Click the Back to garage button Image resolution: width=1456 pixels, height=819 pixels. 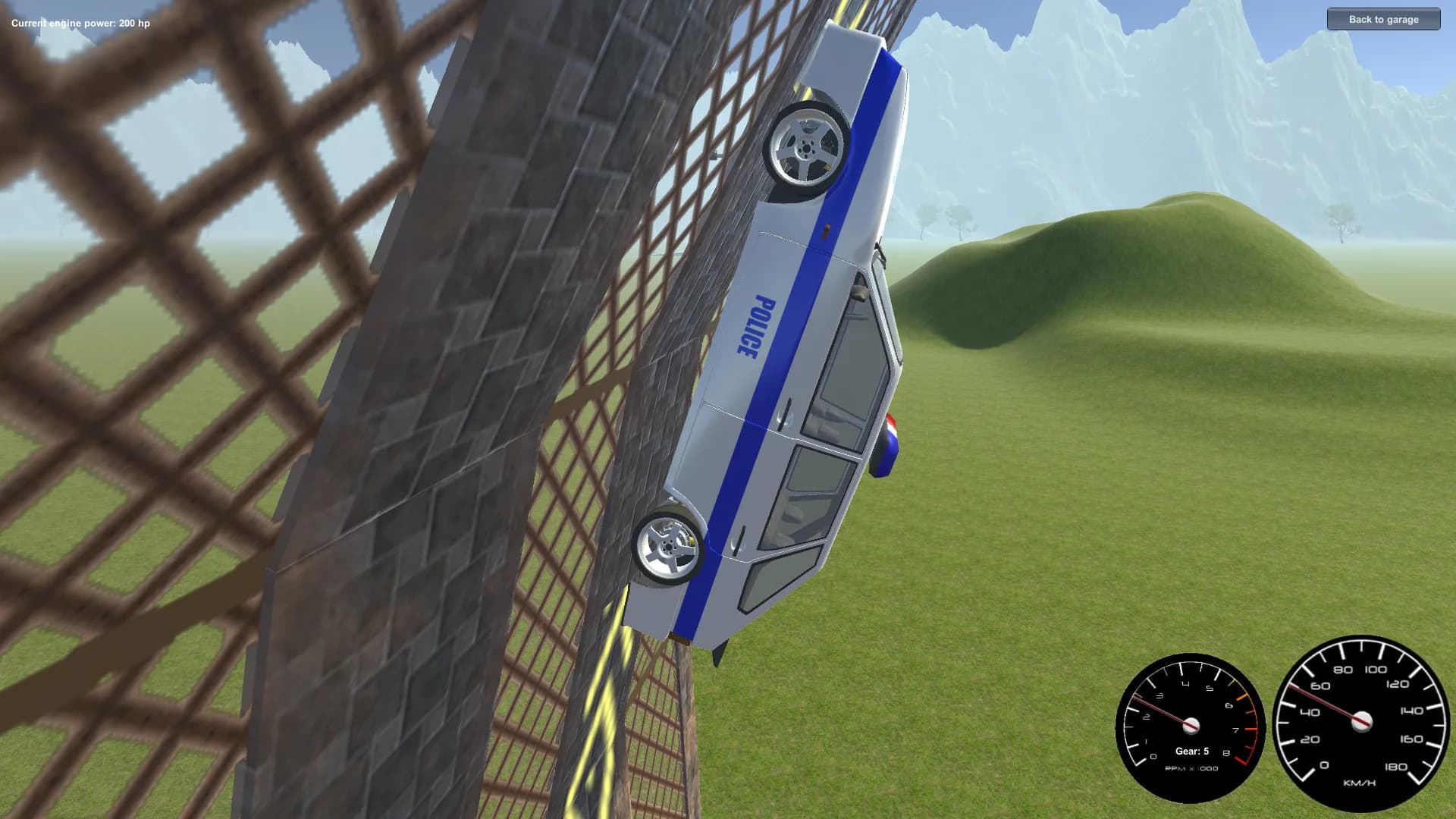coord(1382,19)
